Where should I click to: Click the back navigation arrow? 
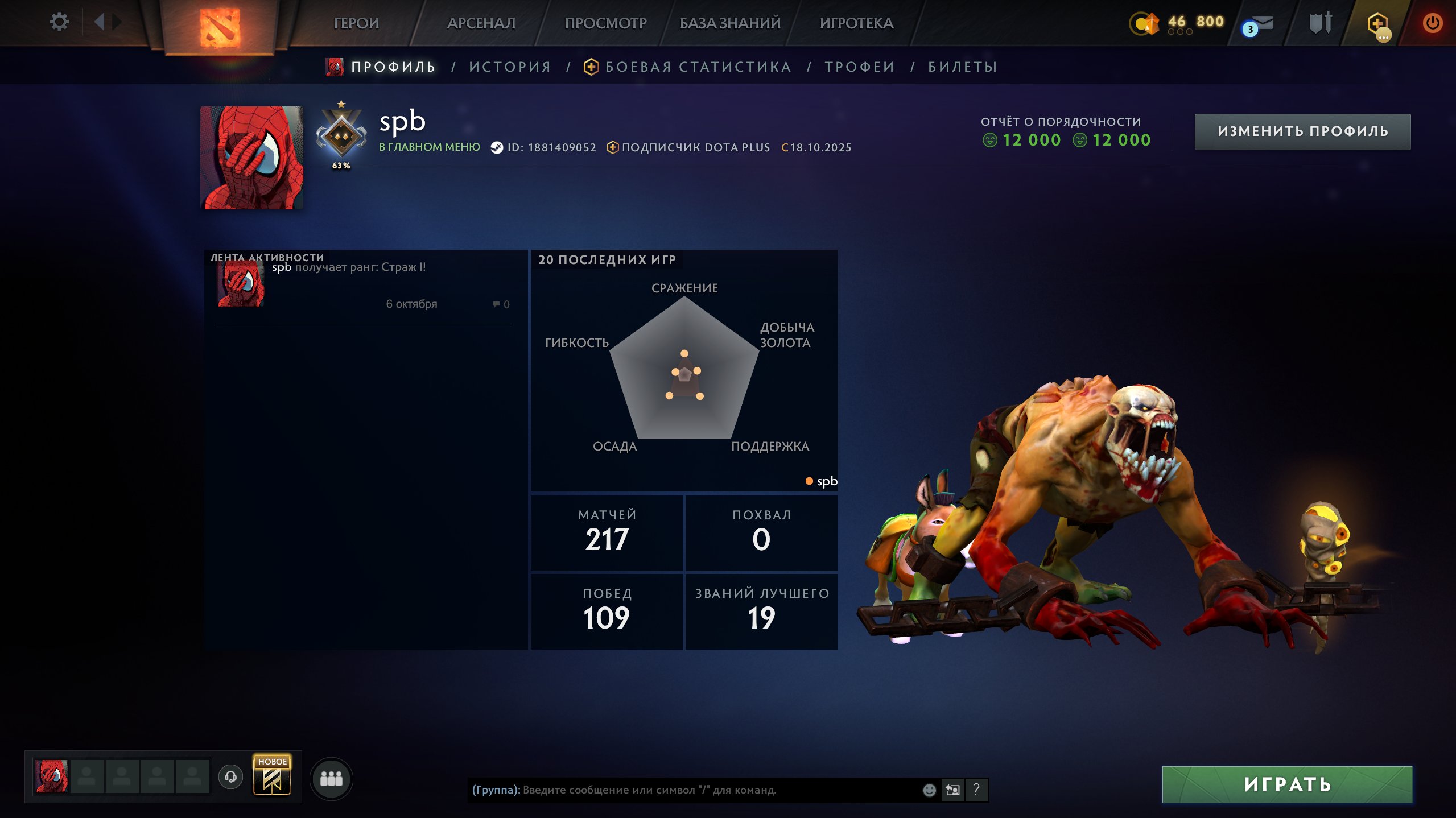point(100,22)
